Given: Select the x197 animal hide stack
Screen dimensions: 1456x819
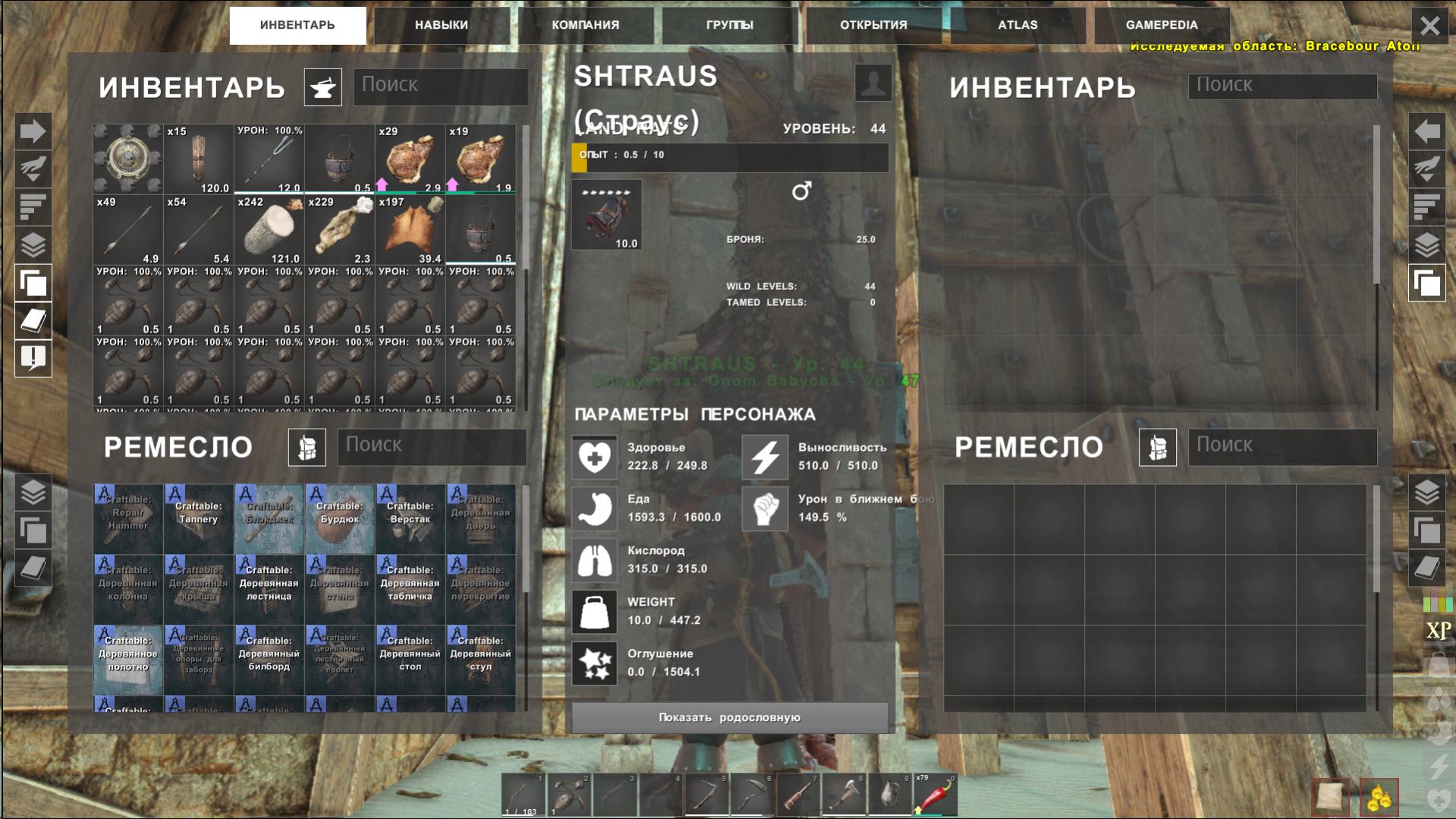Looking at the screenshot, I should 410,230.
